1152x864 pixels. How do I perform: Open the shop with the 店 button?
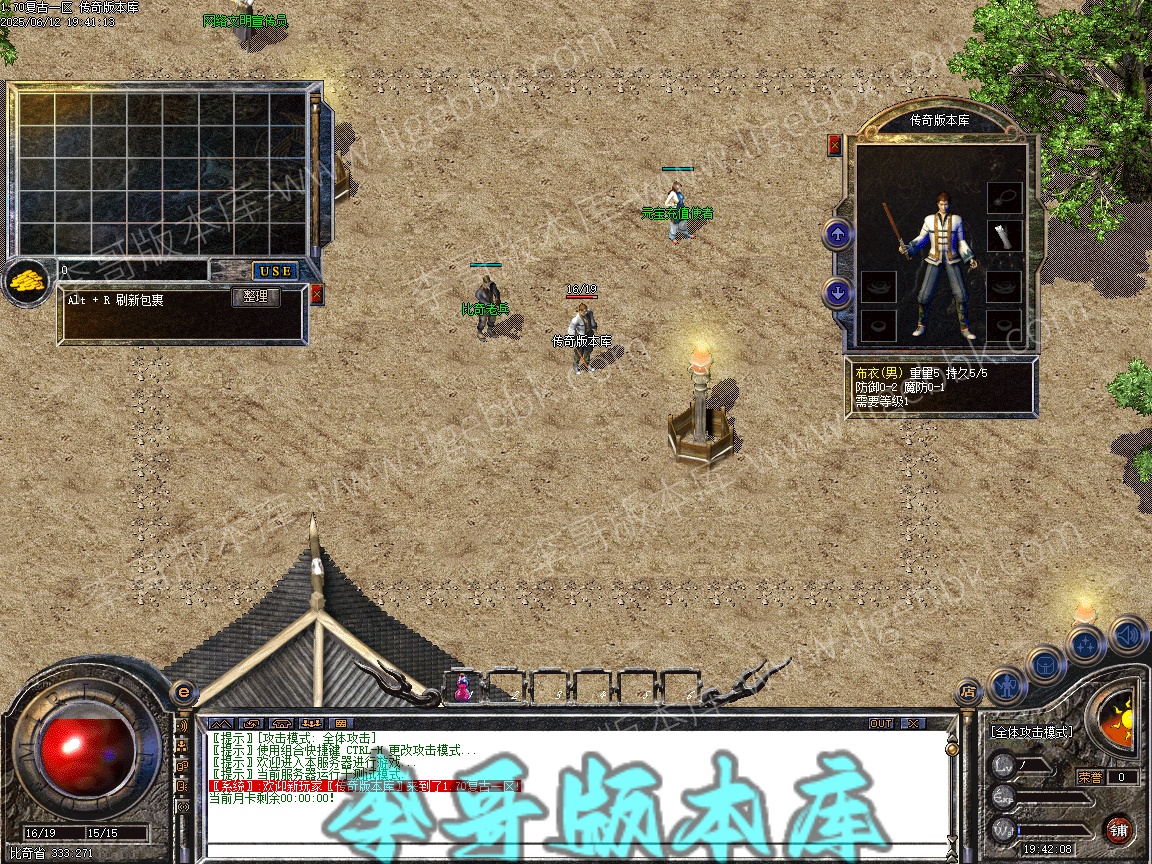(x=967, y=690)
